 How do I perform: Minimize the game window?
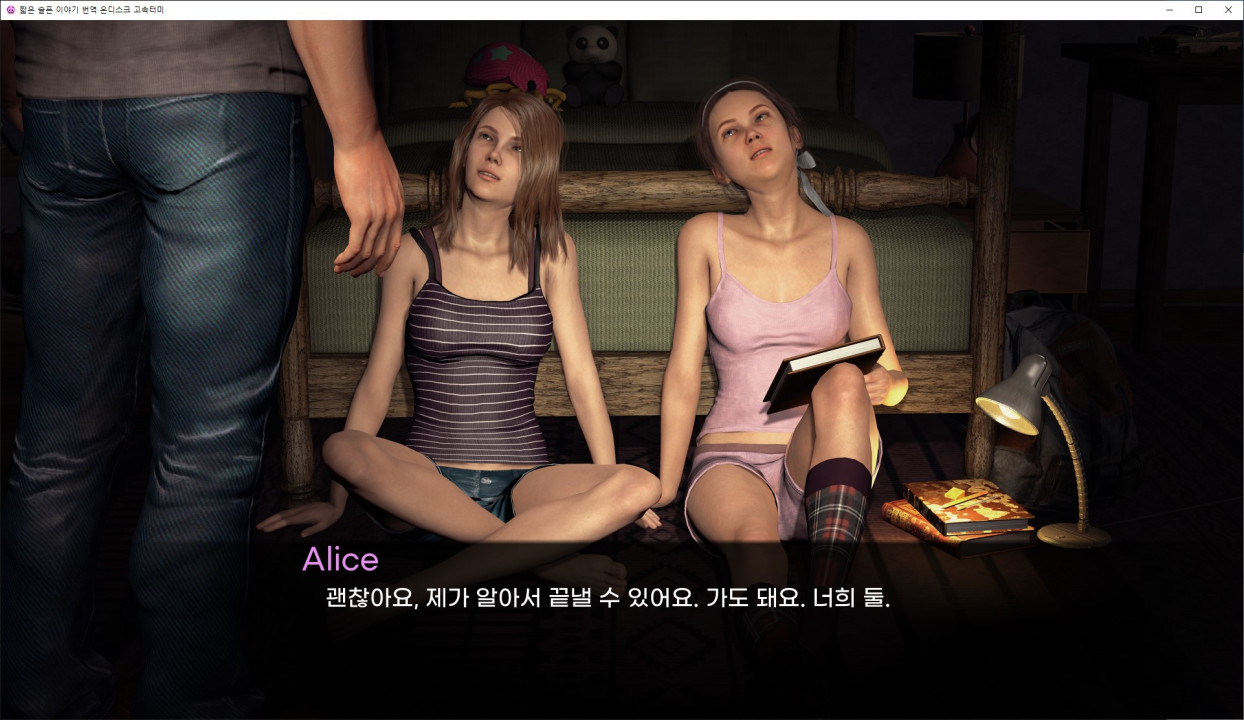pyautogui.click(x=1169, y=10)
